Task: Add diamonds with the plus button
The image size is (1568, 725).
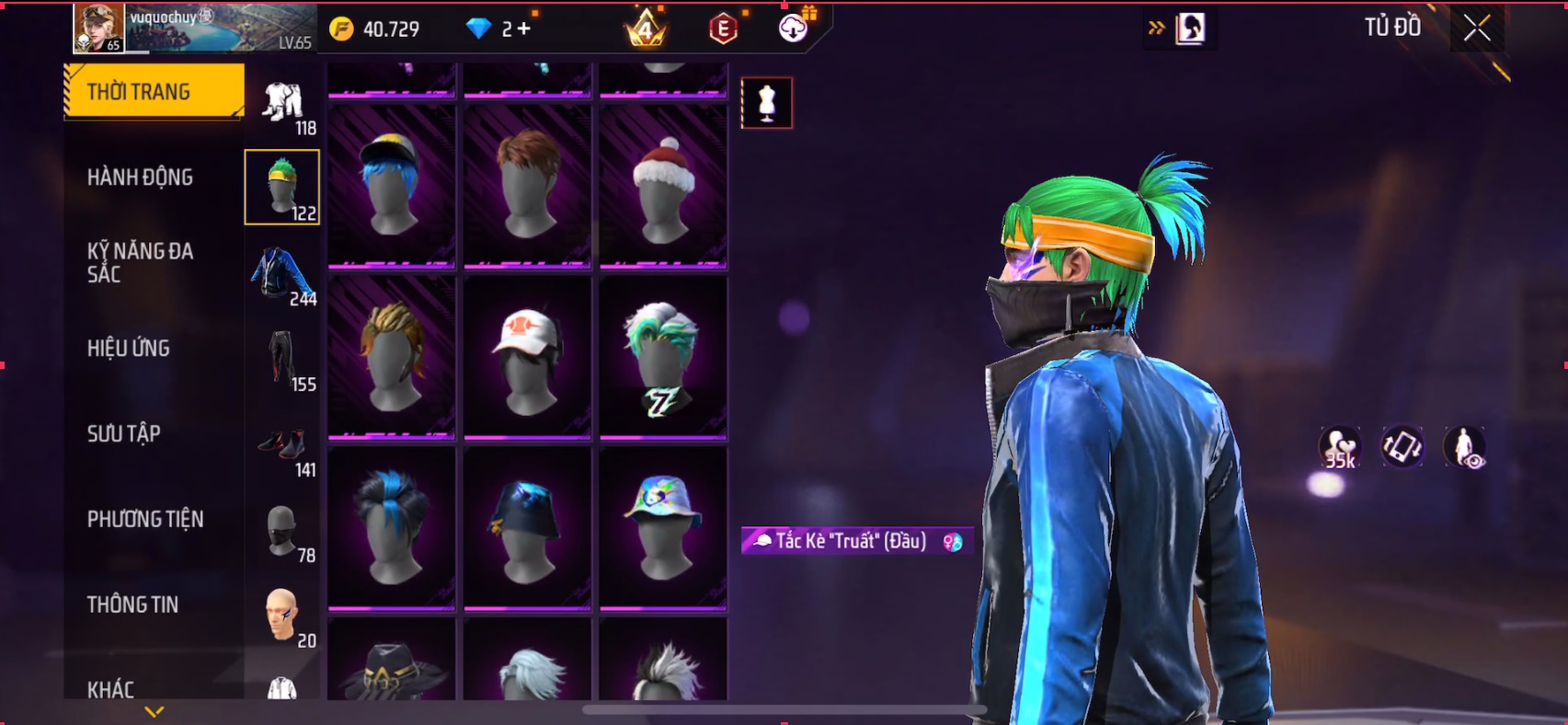Action: pyautogui.click(x=523, y=29)
